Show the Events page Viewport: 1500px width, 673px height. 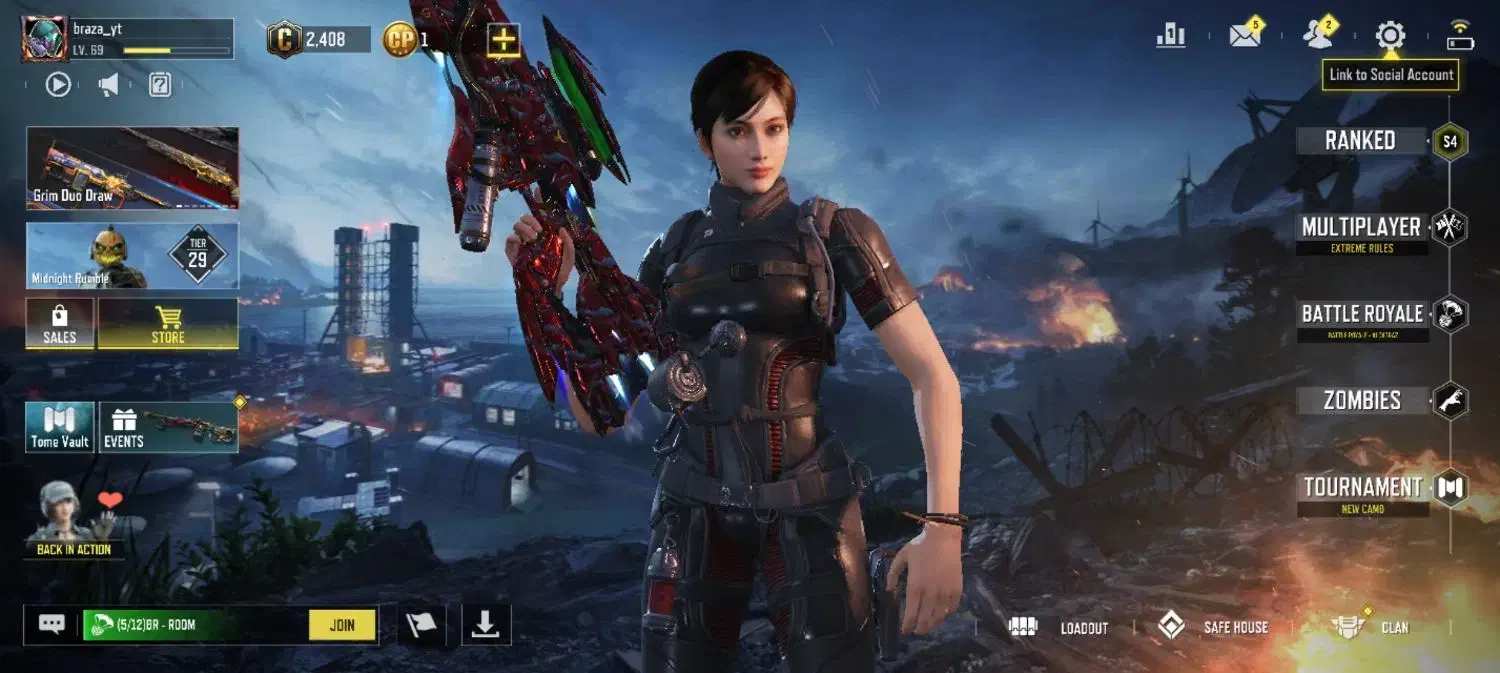168,427
